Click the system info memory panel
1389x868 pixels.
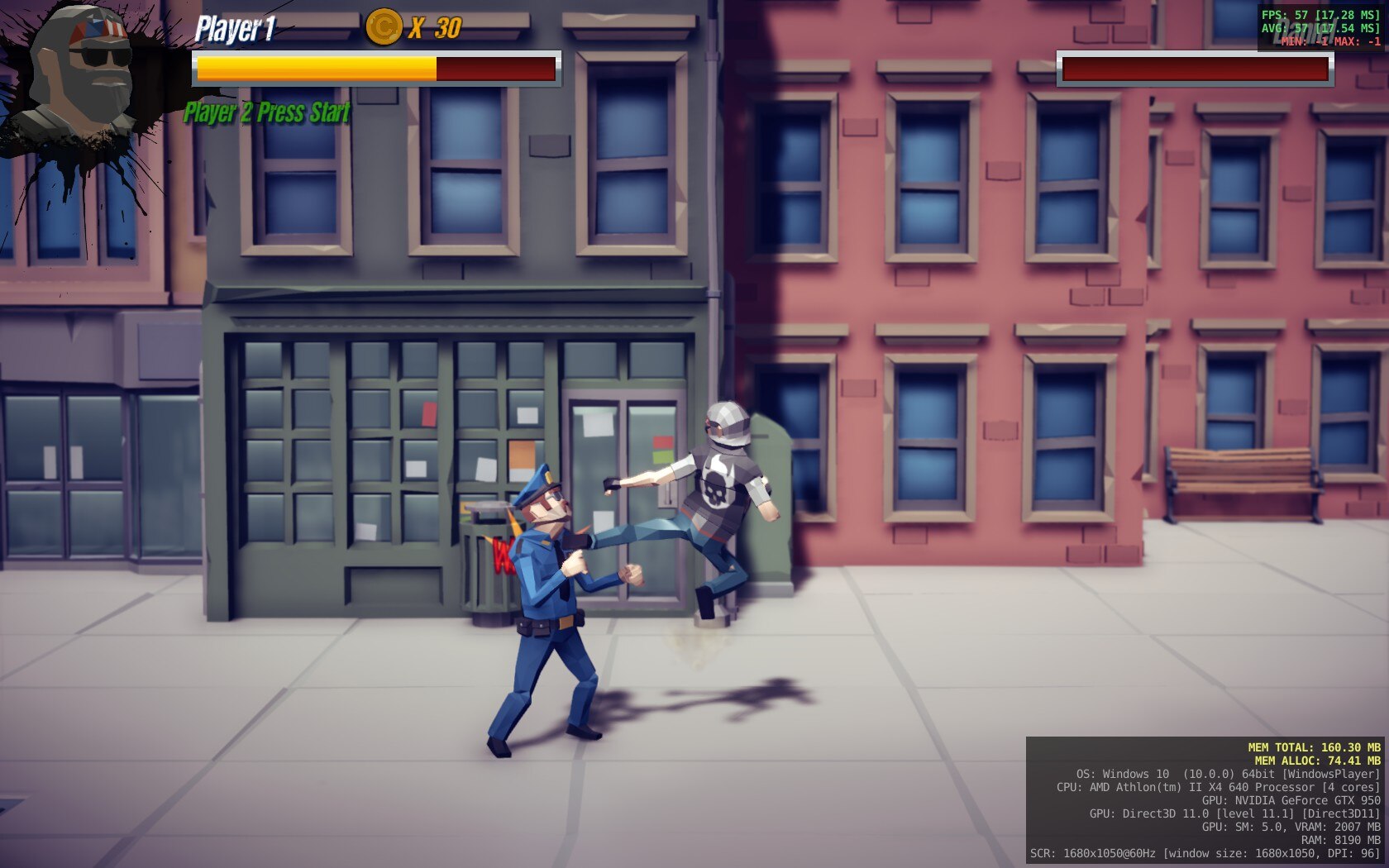click(1205, 799)
